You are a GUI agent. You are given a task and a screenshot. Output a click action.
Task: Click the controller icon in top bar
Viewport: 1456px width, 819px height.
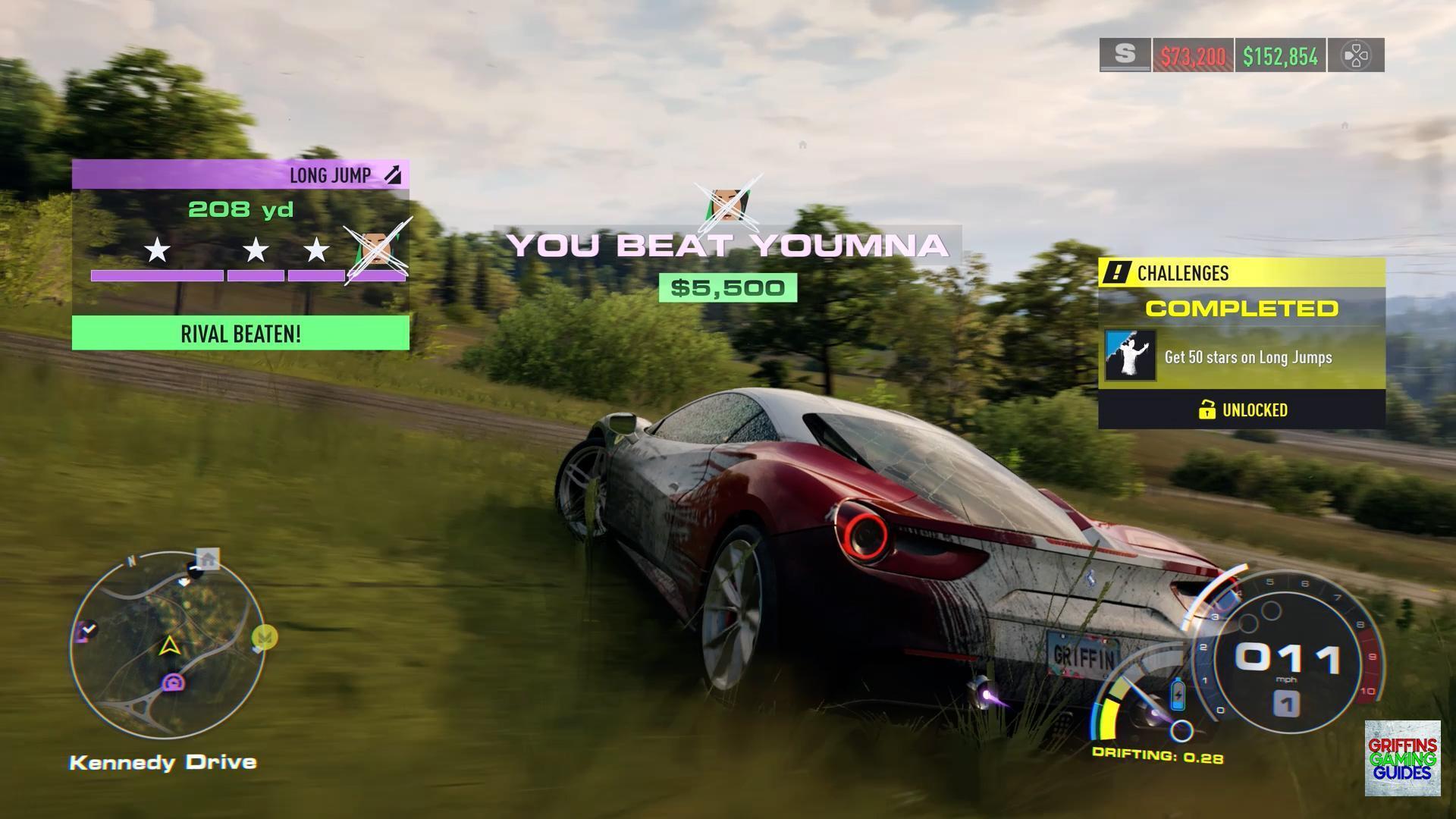(x=1356, y=55)
